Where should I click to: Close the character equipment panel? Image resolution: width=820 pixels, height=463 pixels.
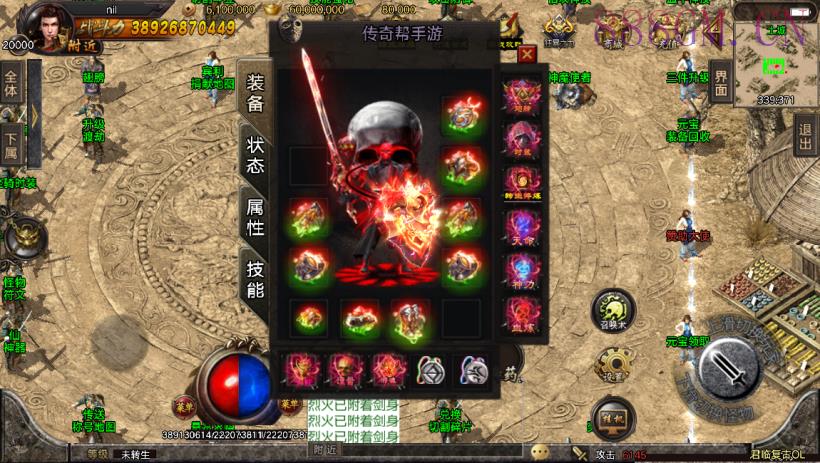(526, 53)
